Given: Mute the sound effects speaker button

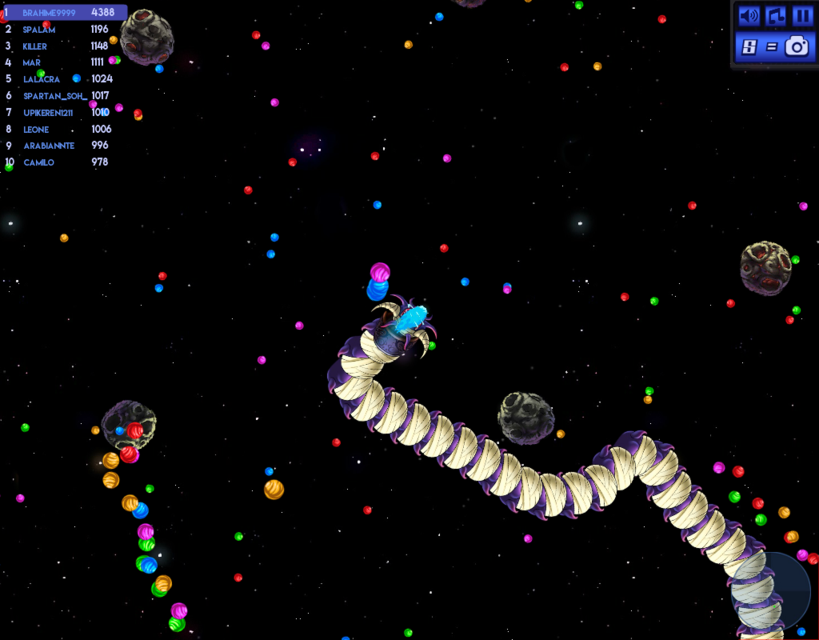Looking at the screenshot, I should coord(749,16).
